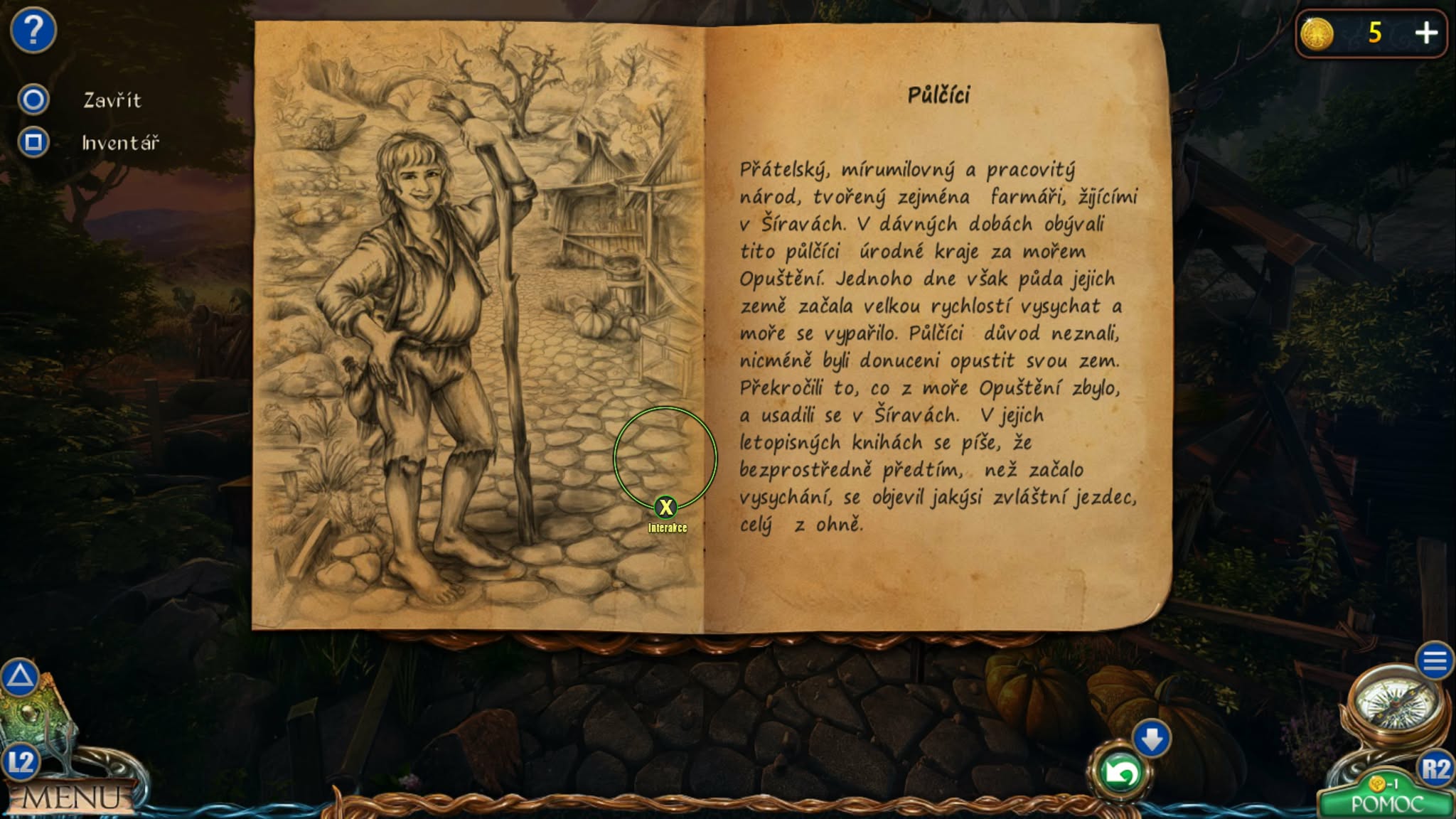Click the green undo arrow button
Viewport: 1456px width, 819px height.
[1120, 773]
